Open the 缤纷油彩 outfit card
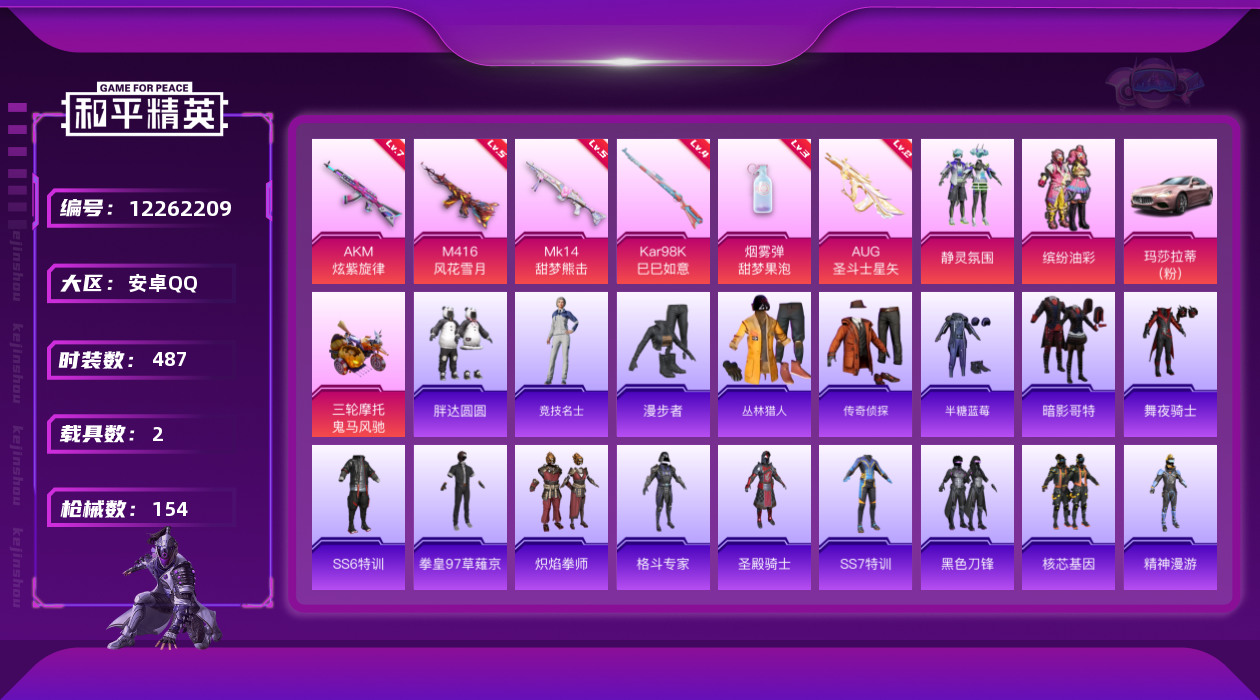1260x700 pixels. 1068,210
